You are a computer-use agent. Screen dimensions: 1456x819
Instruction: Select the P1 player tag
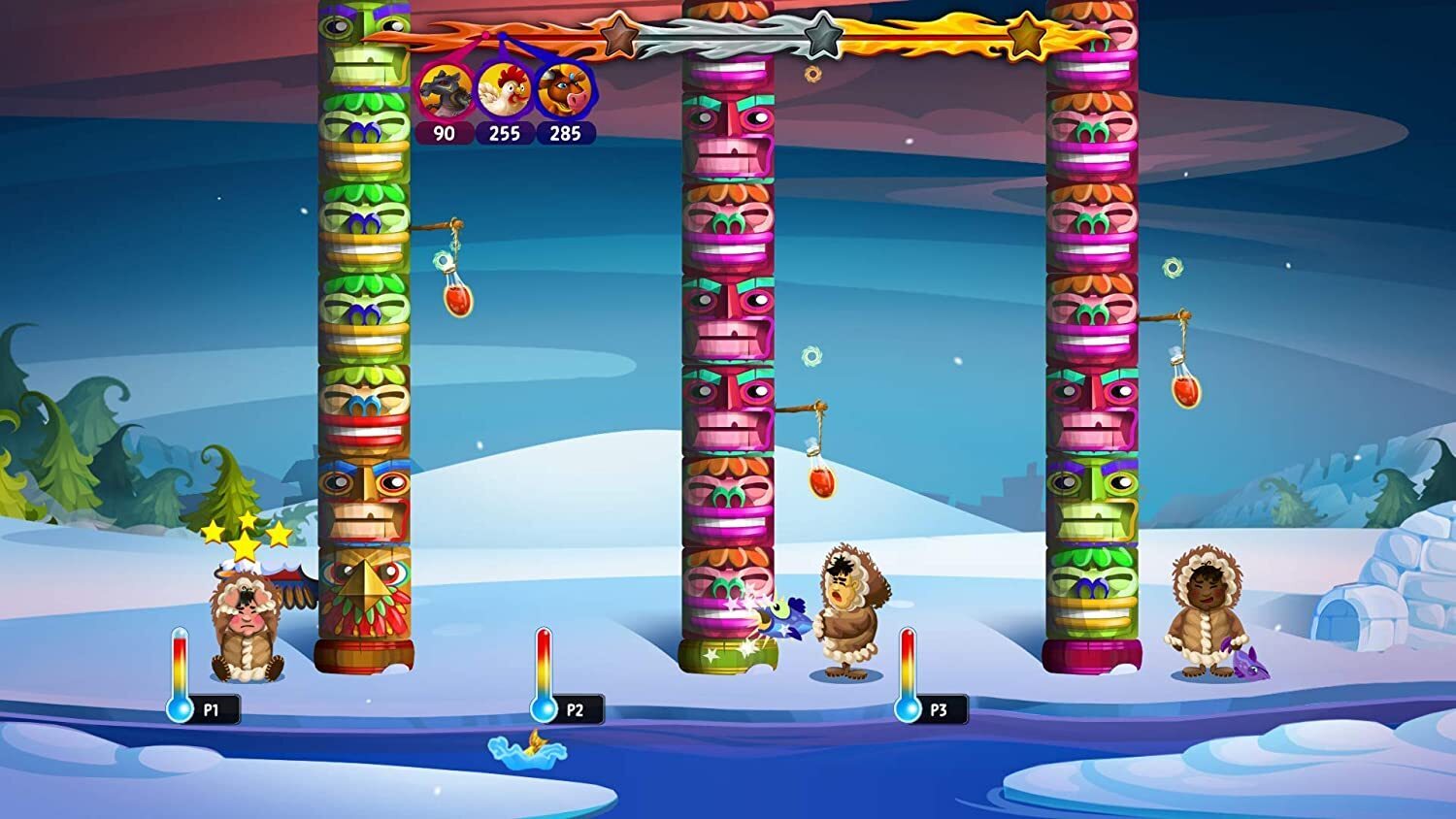coord(211,709)
